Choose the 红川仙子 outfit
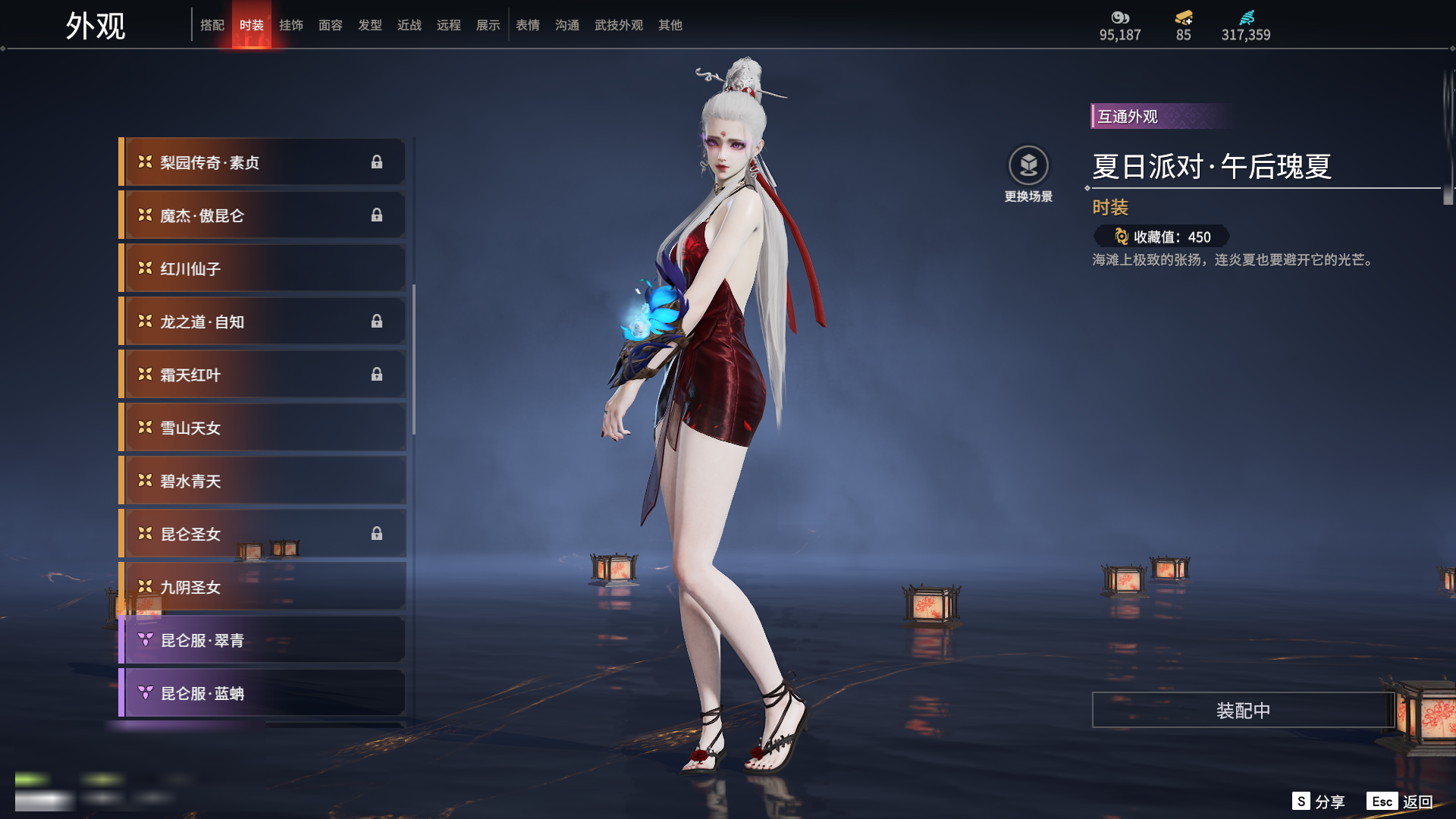1456x819 pixels. pos(262,268)
